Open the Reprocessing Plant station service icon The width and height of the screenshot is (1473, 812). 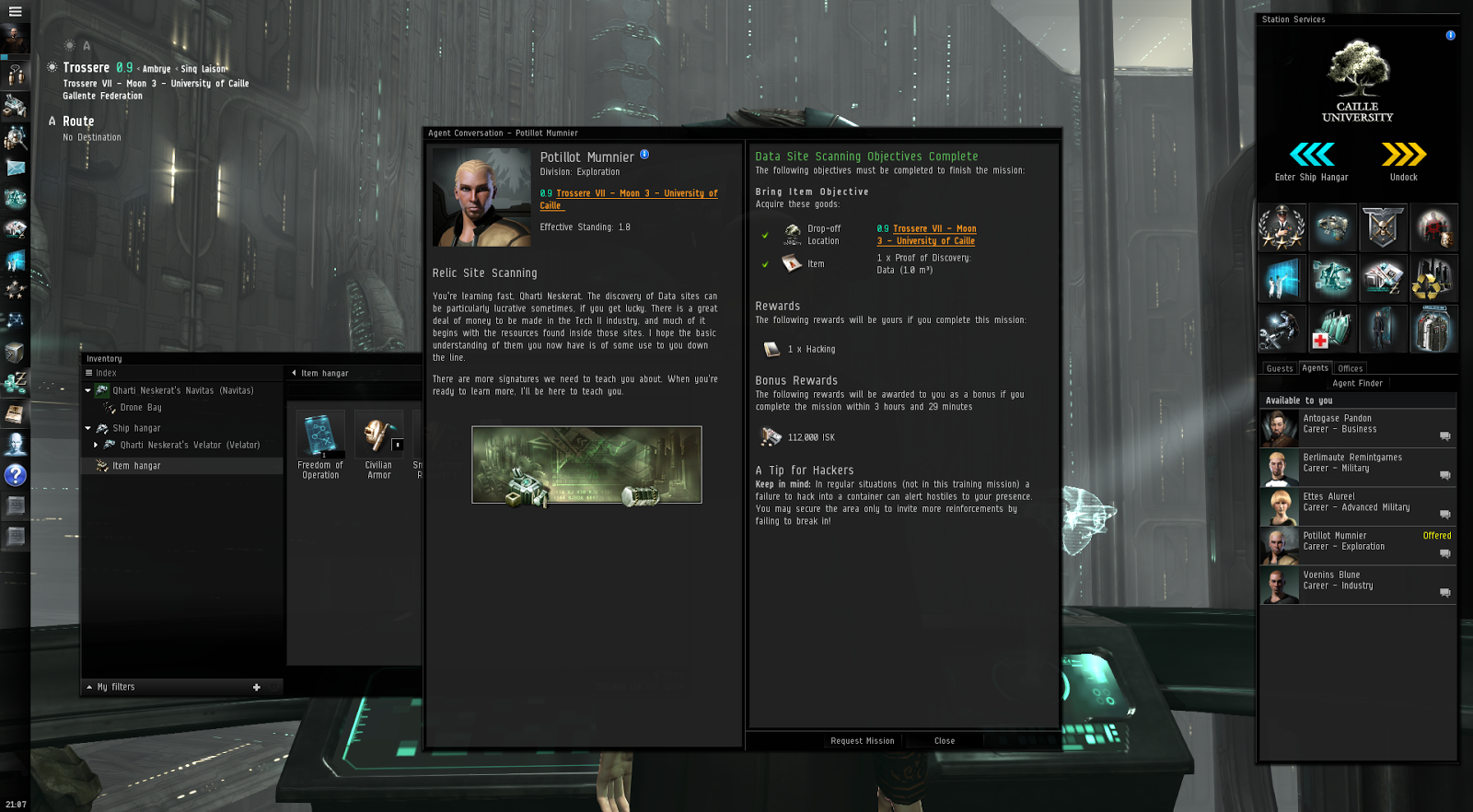click(1434, 279)
